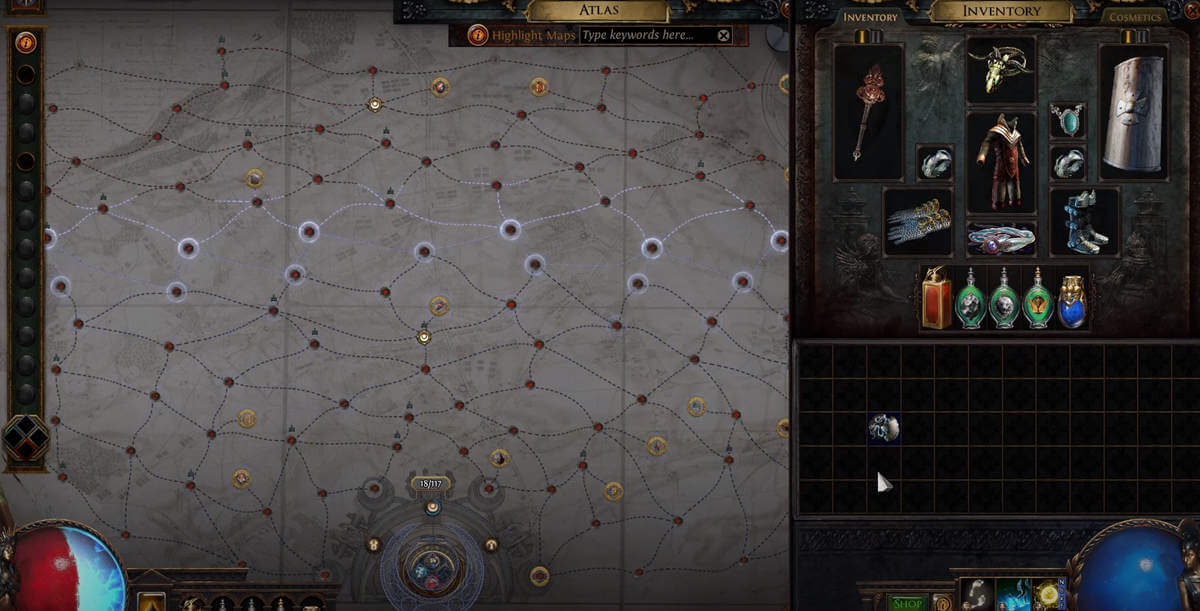Click the blue armored boots slot

(x=1084, y=222)
